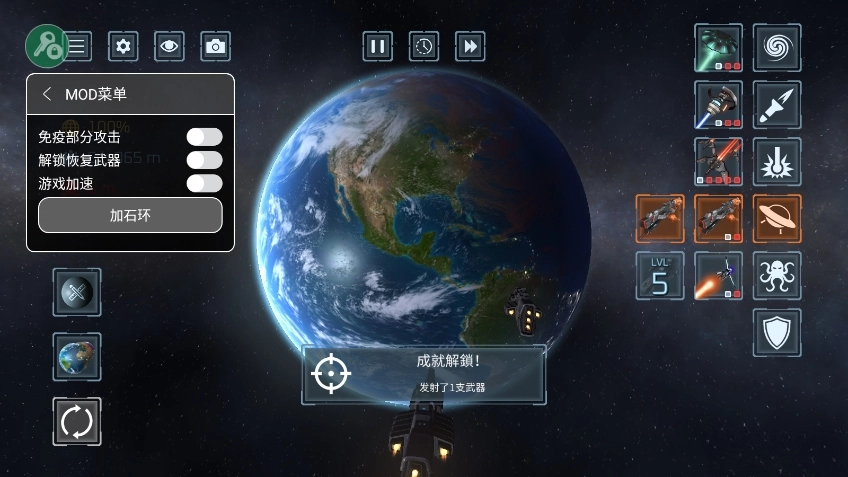
Task: Open the Earth planet selection button
Action: (x=77, y=357)
